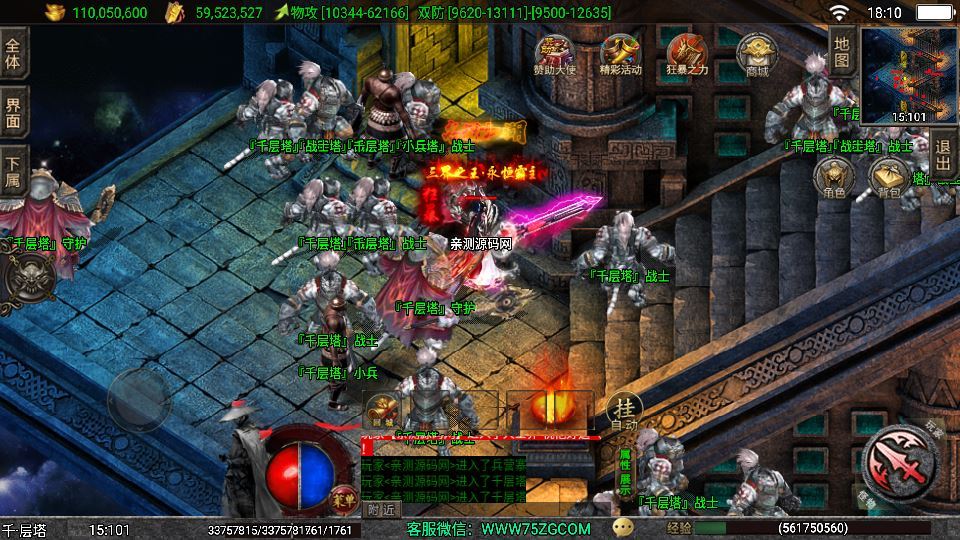Switch chat to the 附近 nearby channel

point(380,510)
